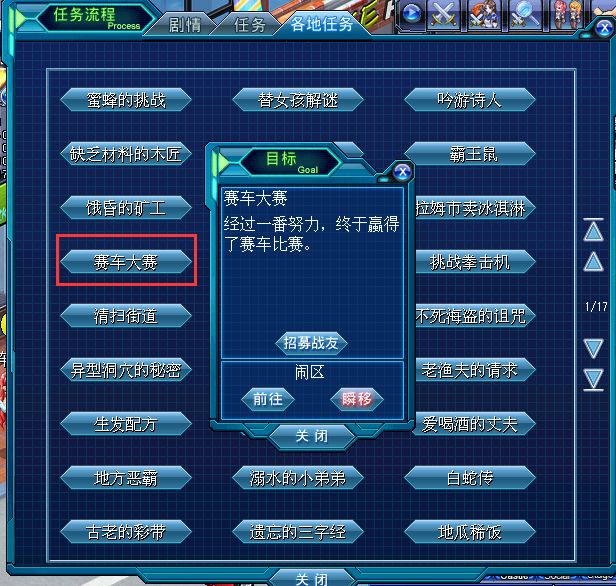The height and width of the screenshot is (586, 616).
Task: Choose the 生发配方 quest
Action: coord(125,424)
